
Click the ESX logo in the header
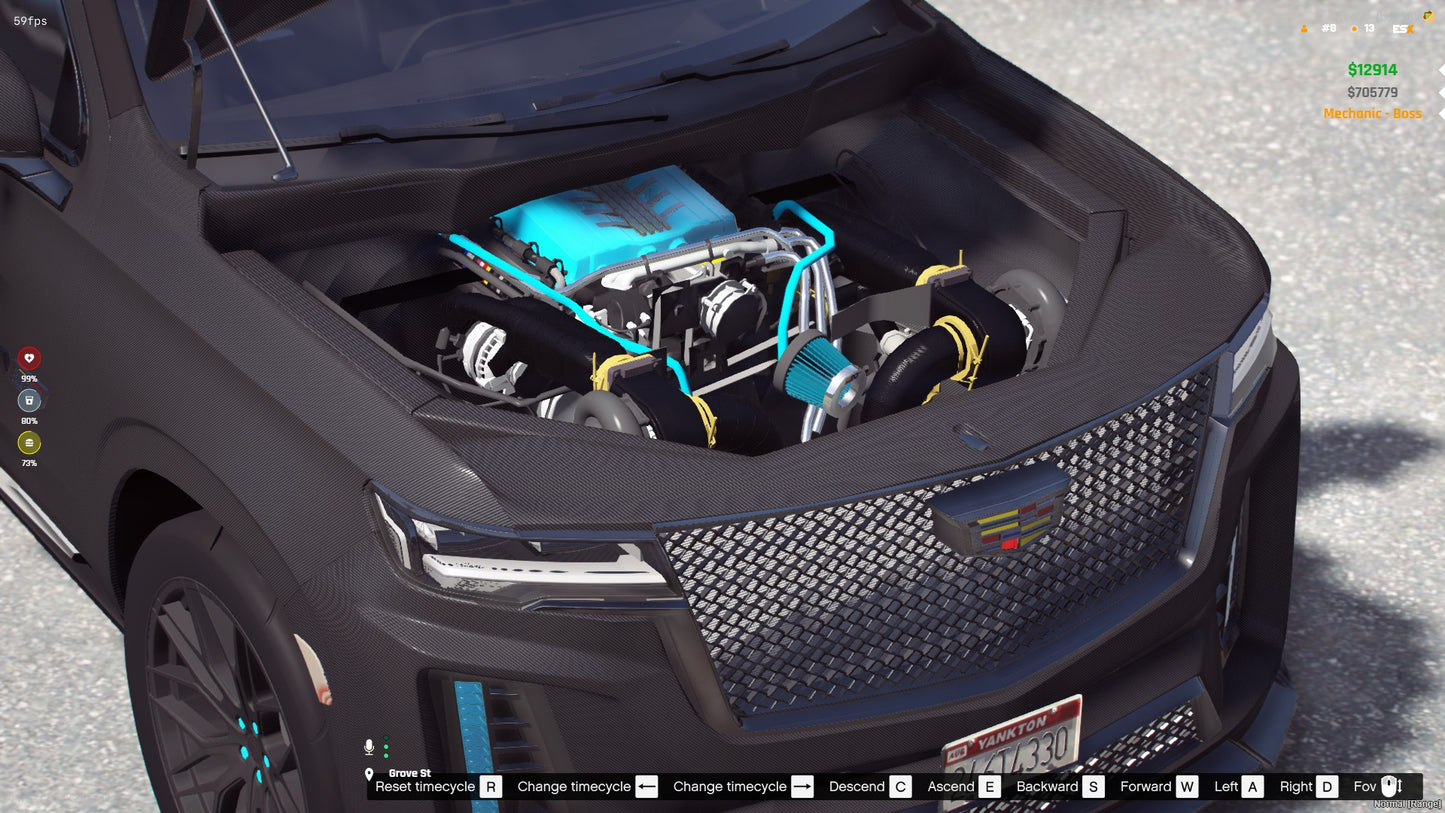coord(1403,28)
